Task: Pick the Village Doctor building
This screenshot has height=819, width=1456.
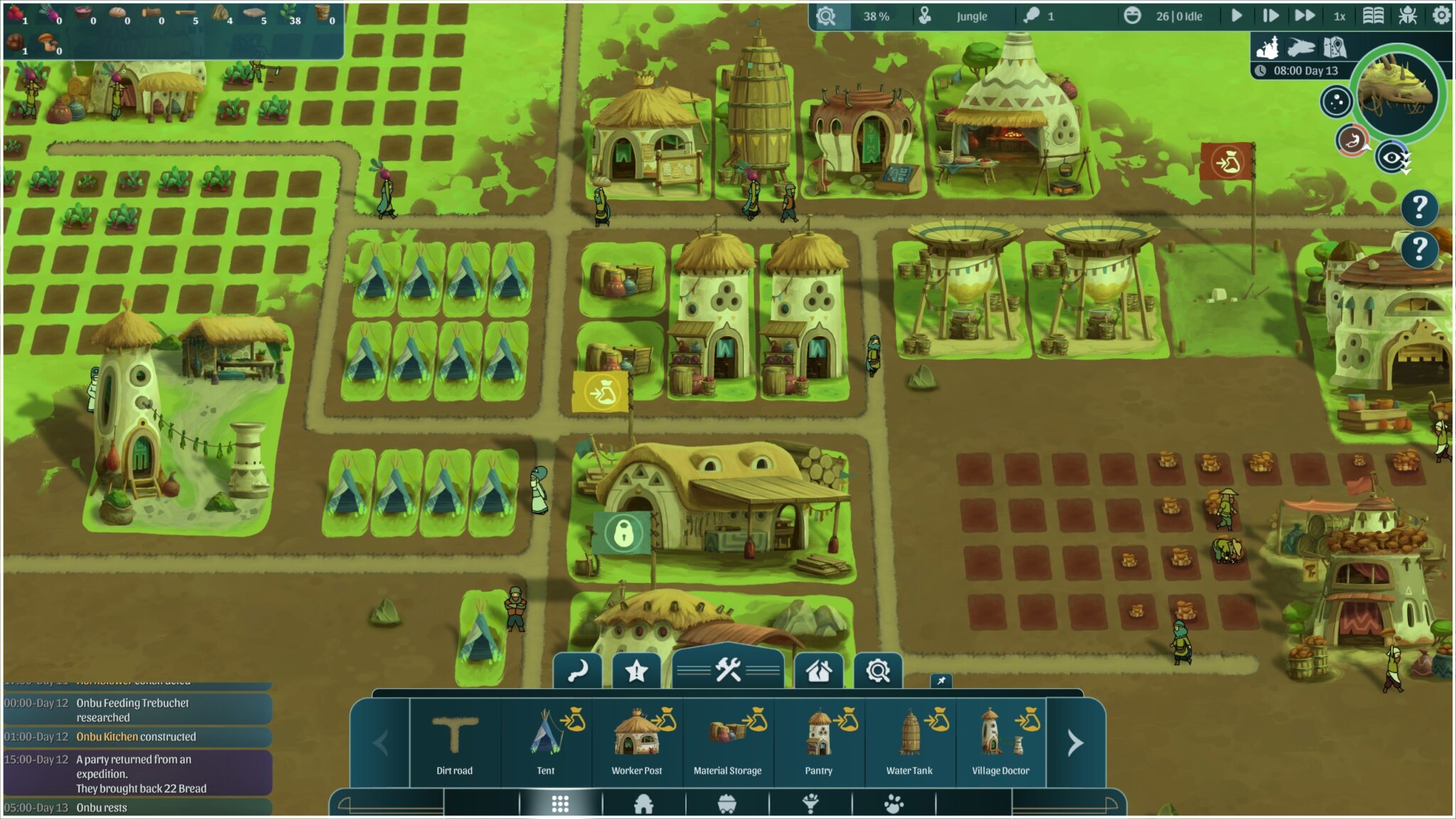Action: pyautogui.click(x=1000, y=743)
